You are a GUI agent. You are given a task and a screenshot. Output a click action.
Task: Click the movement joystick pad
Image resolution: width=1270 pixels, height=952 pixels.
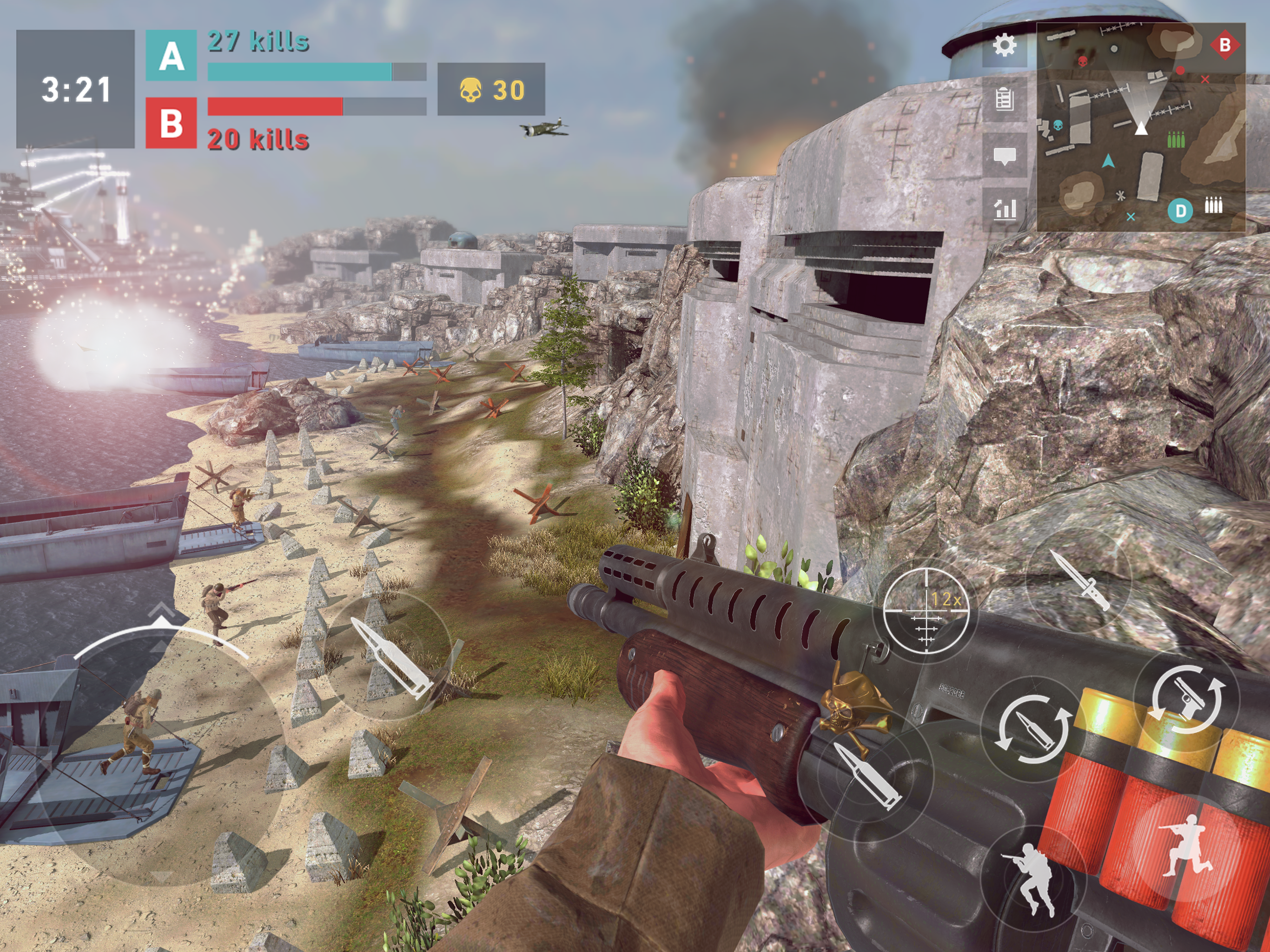161,752
